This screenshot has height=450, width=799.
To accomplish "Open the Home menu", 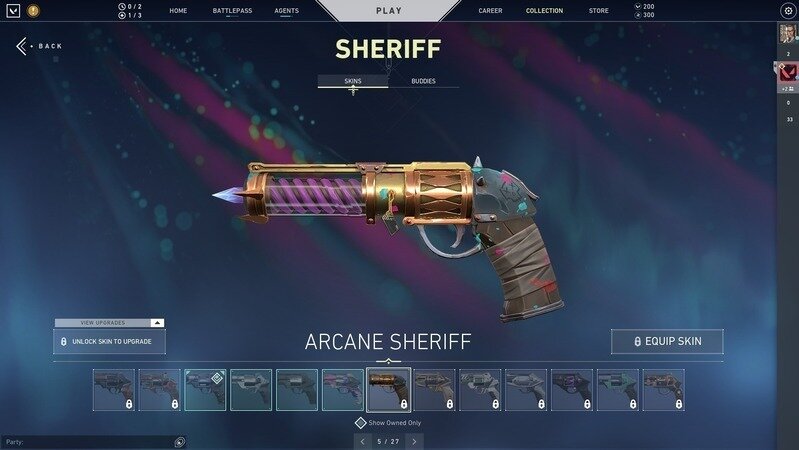I will pyautogui.click(x=178, y=11).
